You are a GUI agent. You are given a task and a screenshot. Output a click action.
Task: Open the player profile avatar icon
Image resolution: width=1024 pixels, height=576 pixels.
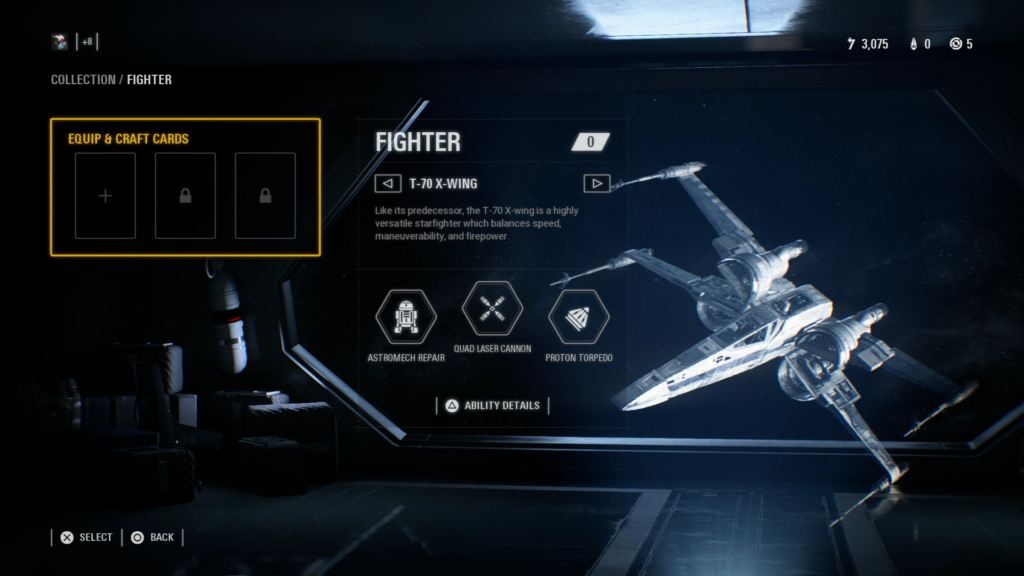tap(61, 42)
